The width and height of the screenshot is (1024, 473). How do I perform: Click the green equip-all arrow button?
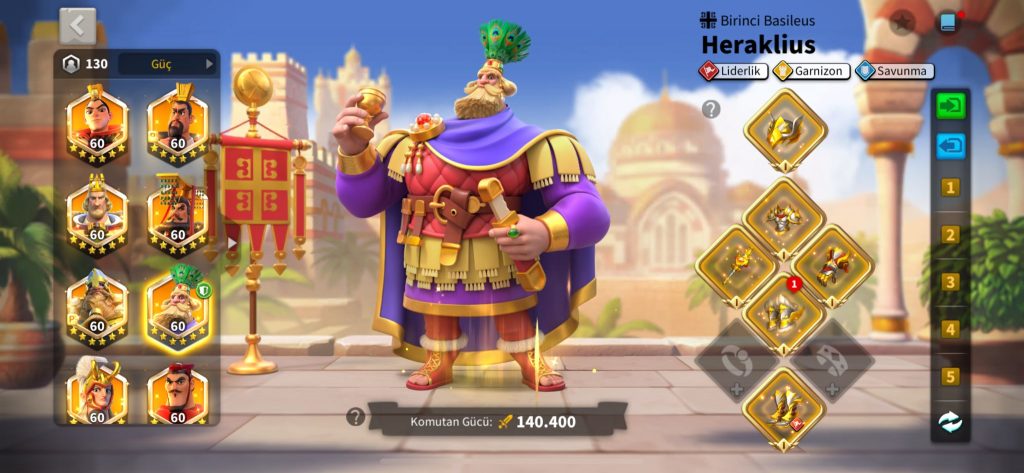950,105
